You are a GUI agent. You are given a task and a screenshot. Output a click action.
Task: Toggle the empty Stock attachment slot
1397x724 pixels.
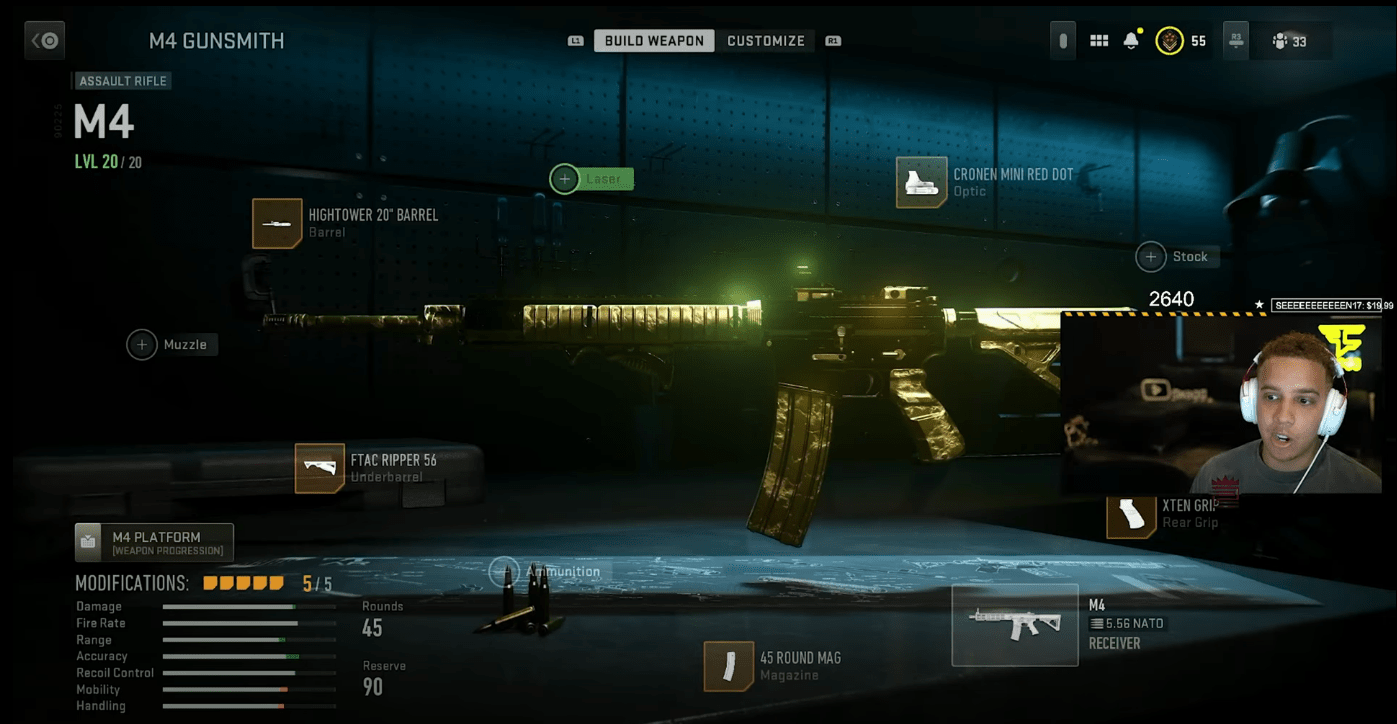1150,257
